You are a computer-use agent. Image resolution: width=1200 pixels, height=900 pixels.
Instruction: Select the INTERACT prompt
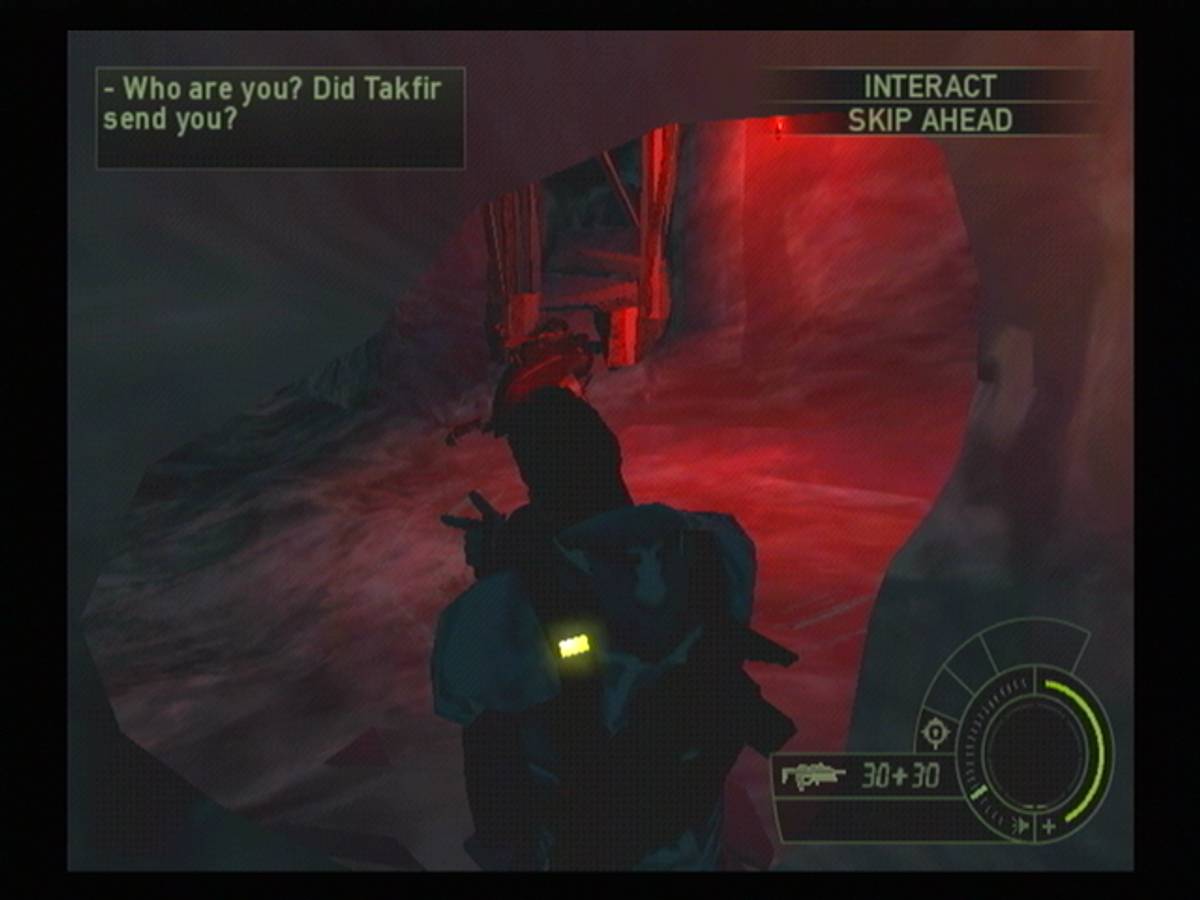point(929,86)
